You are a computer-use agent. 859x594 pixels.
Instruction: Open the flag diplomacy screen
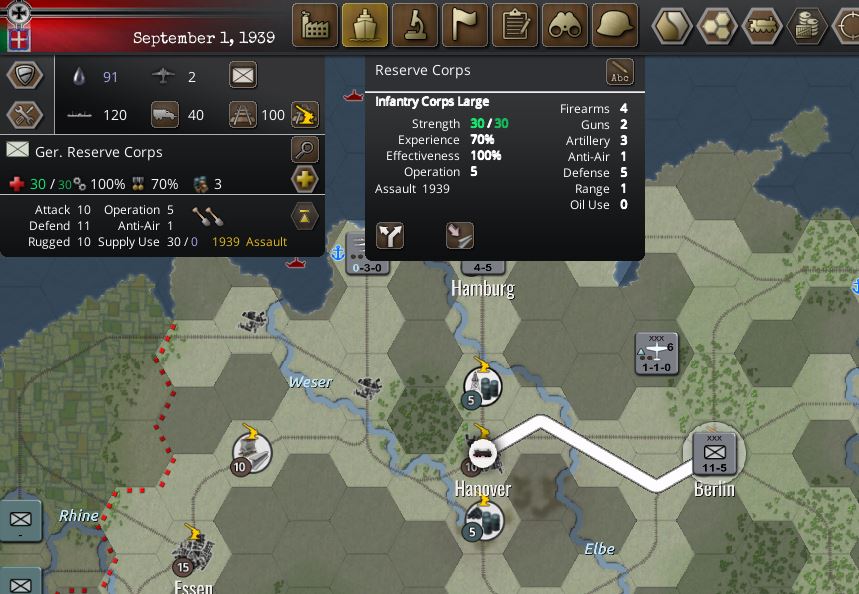click(465, 24)
